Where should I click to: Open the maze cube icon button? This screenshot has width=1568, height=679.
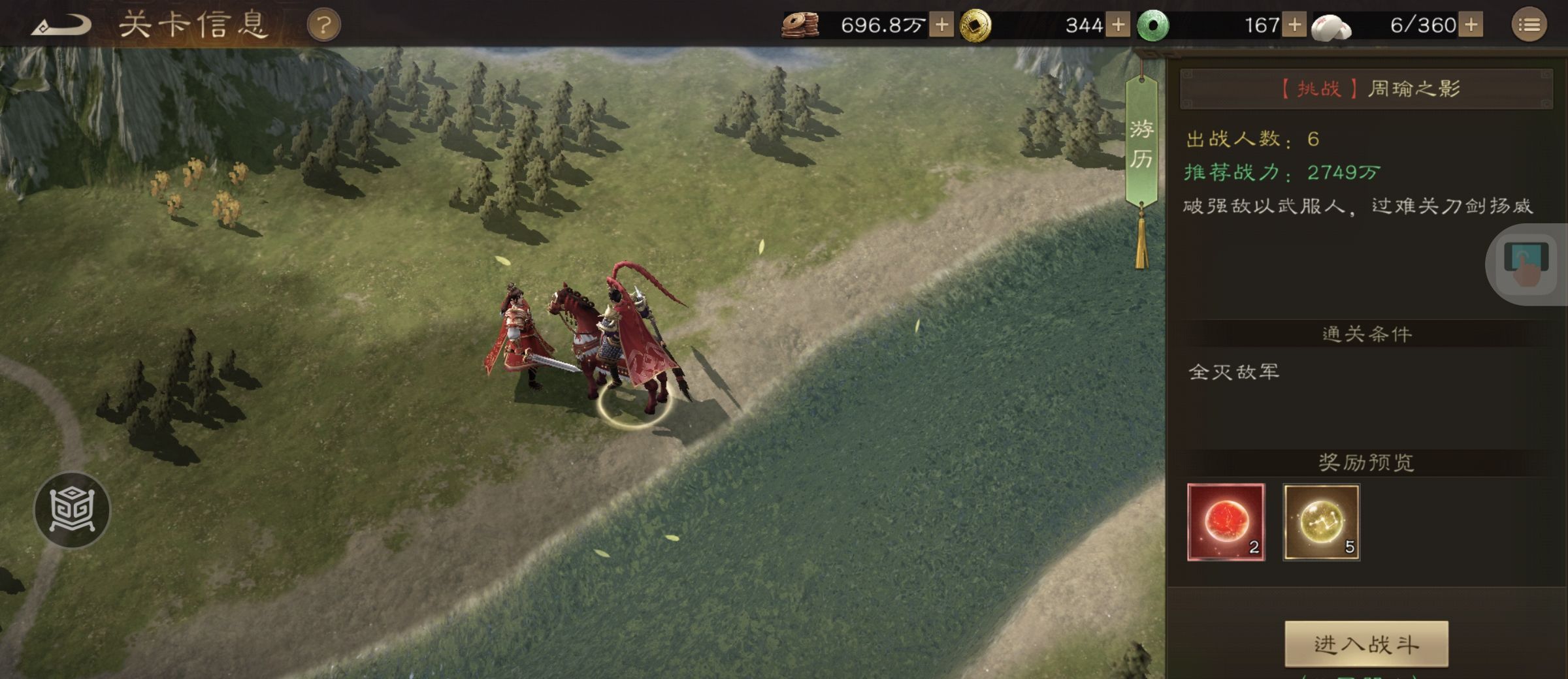(x=72, y=509)
